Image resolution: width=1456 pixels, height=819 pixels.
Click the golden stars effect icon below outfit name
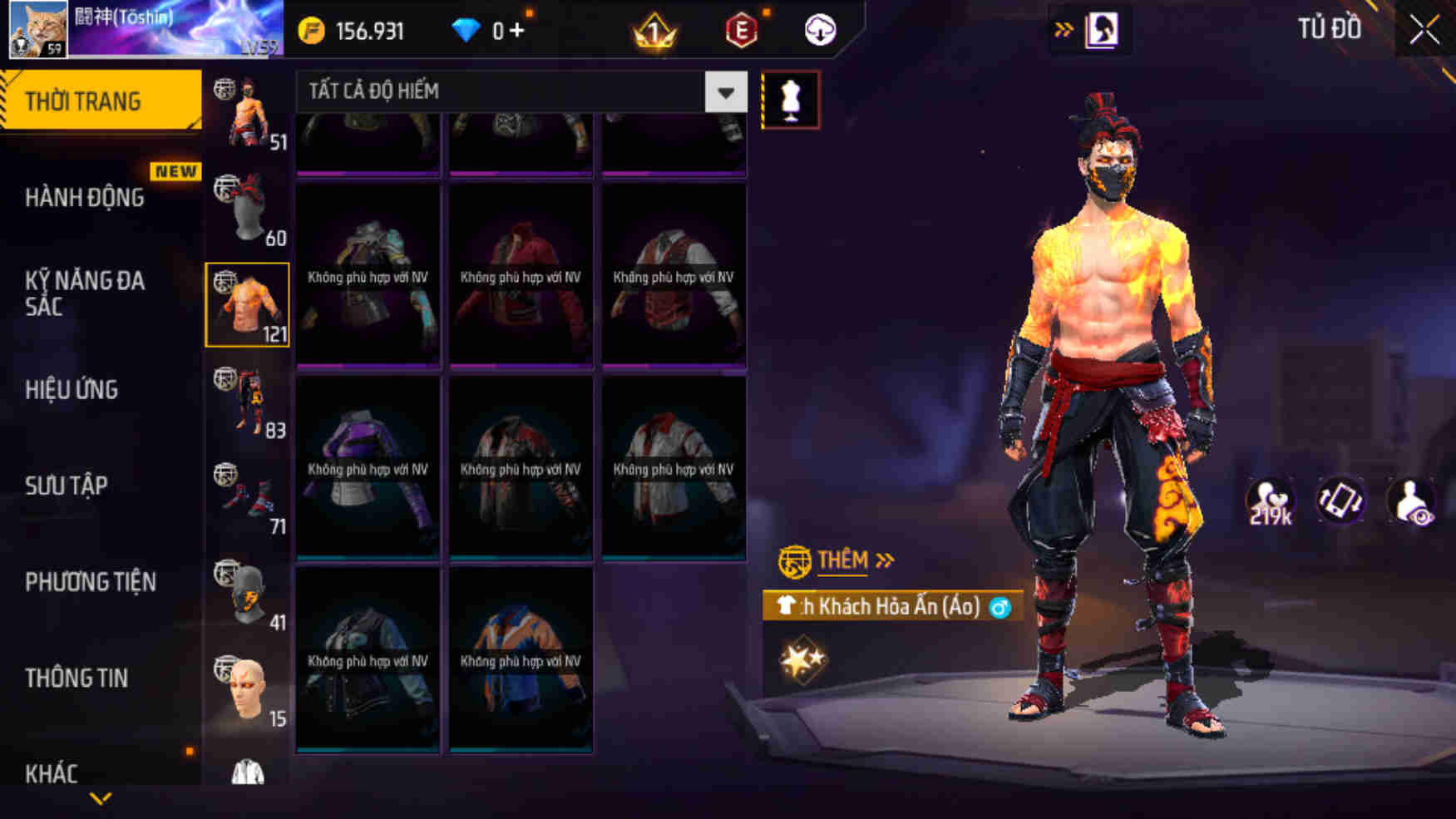804,661
